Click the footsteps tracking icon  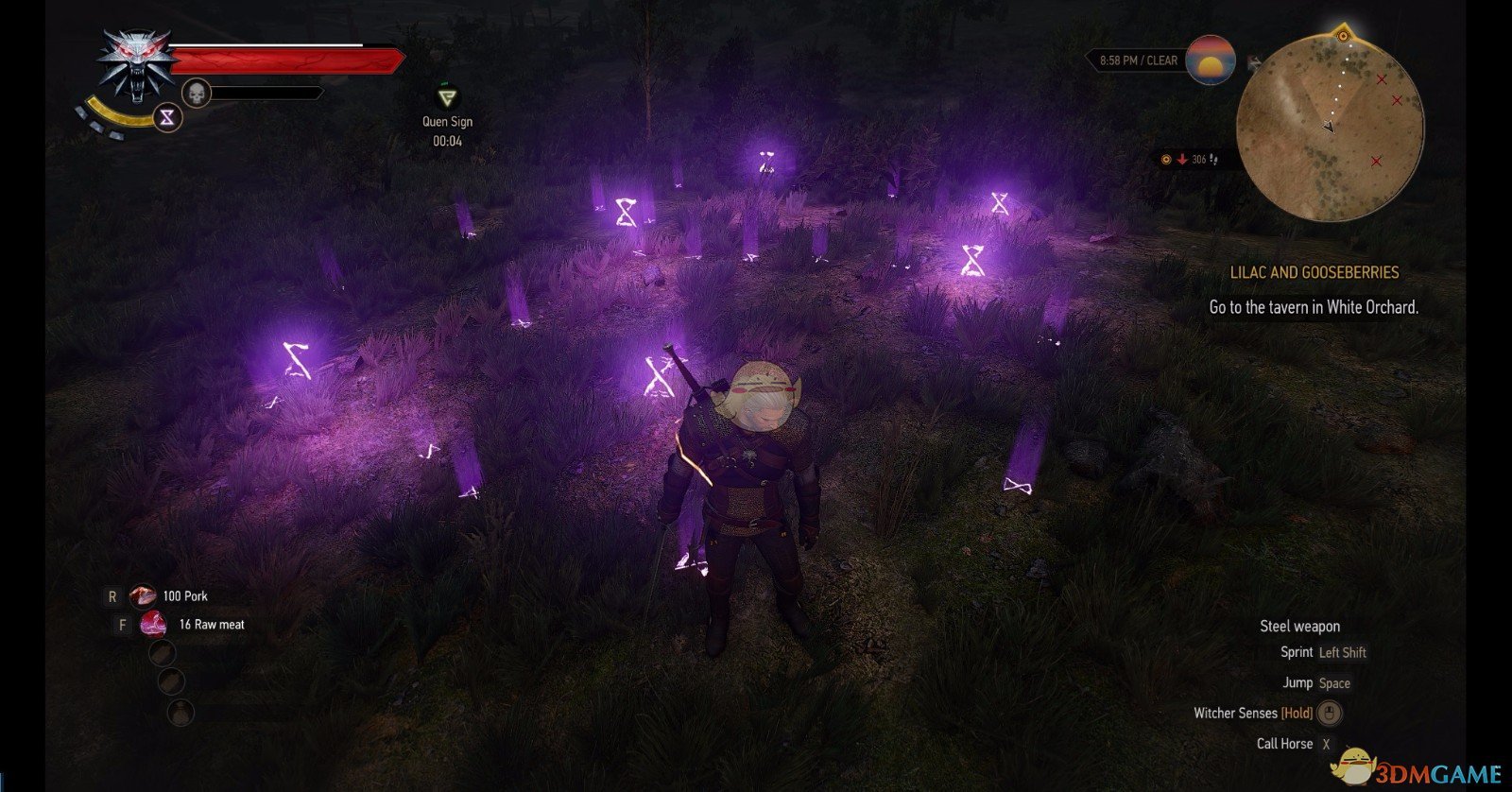pos(1213,159)
